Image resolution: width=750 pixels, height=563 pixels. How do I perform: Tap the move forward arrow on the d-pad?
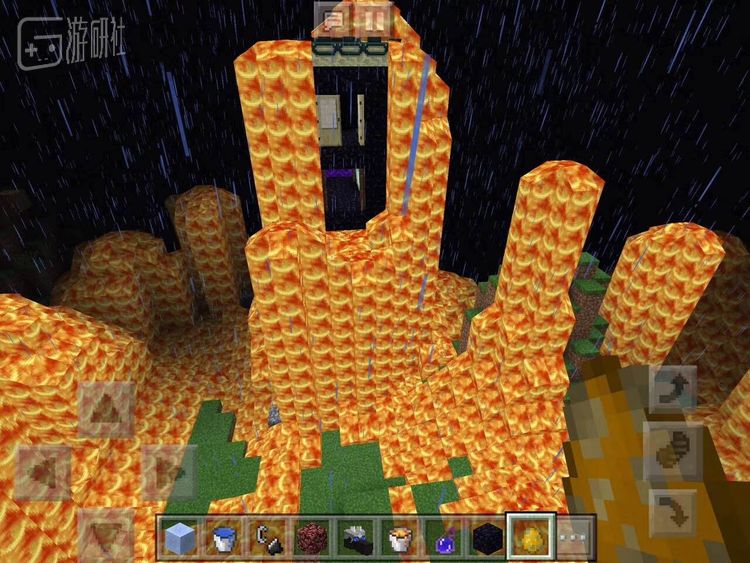[108, 410]
